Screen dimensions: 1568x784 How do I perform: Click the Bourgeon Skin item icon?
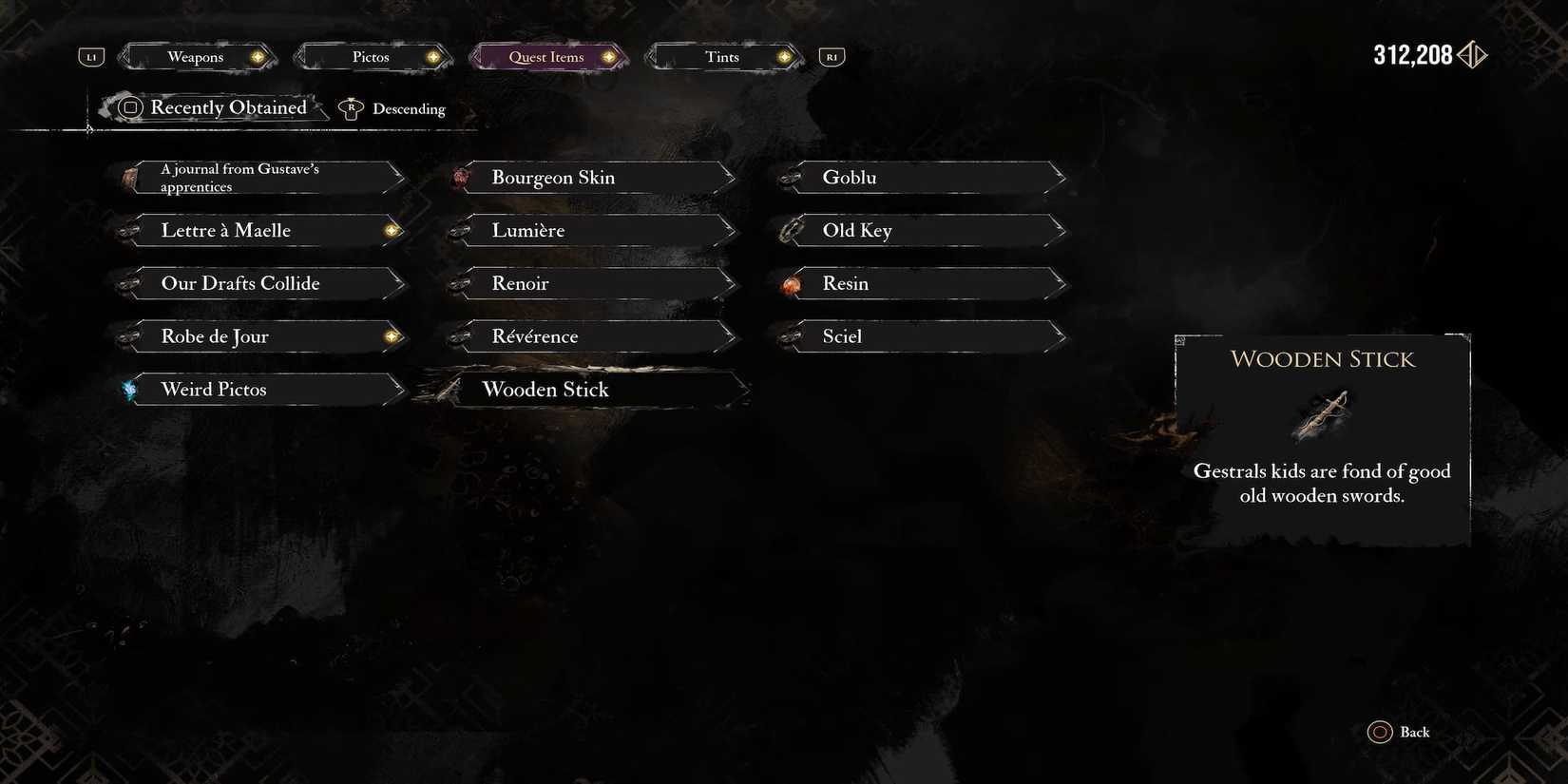[x=463, y=177]
